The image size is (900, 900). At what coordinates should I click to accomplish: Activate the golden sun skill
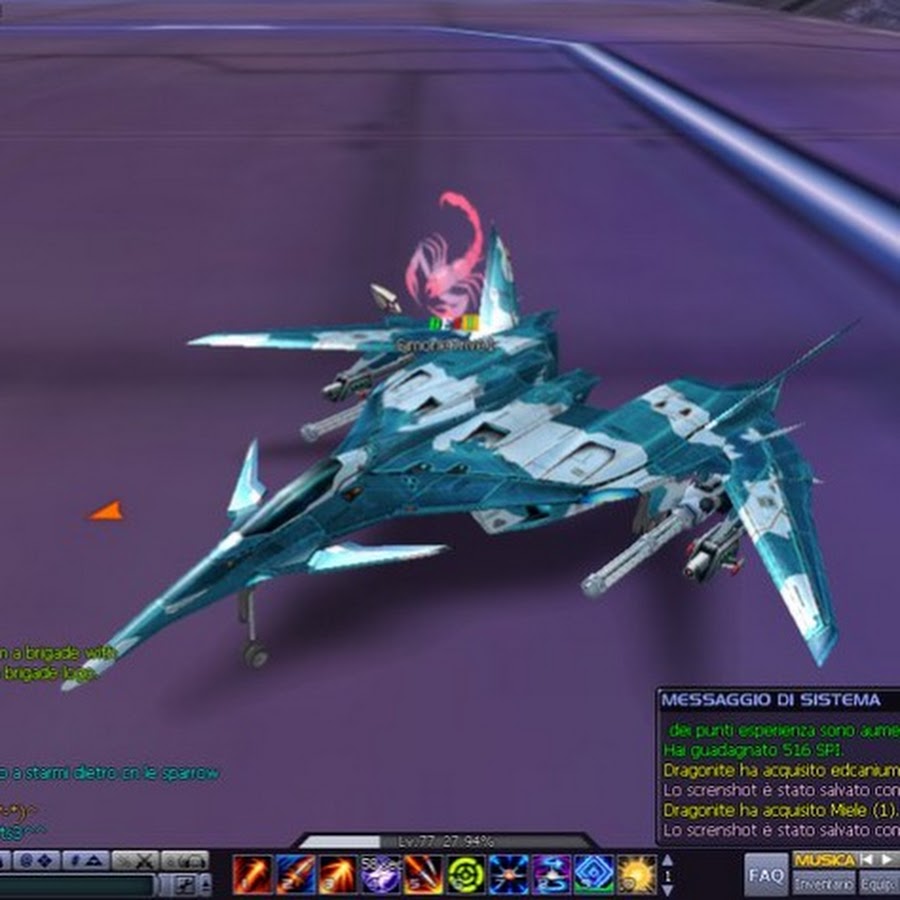point(637,874)
